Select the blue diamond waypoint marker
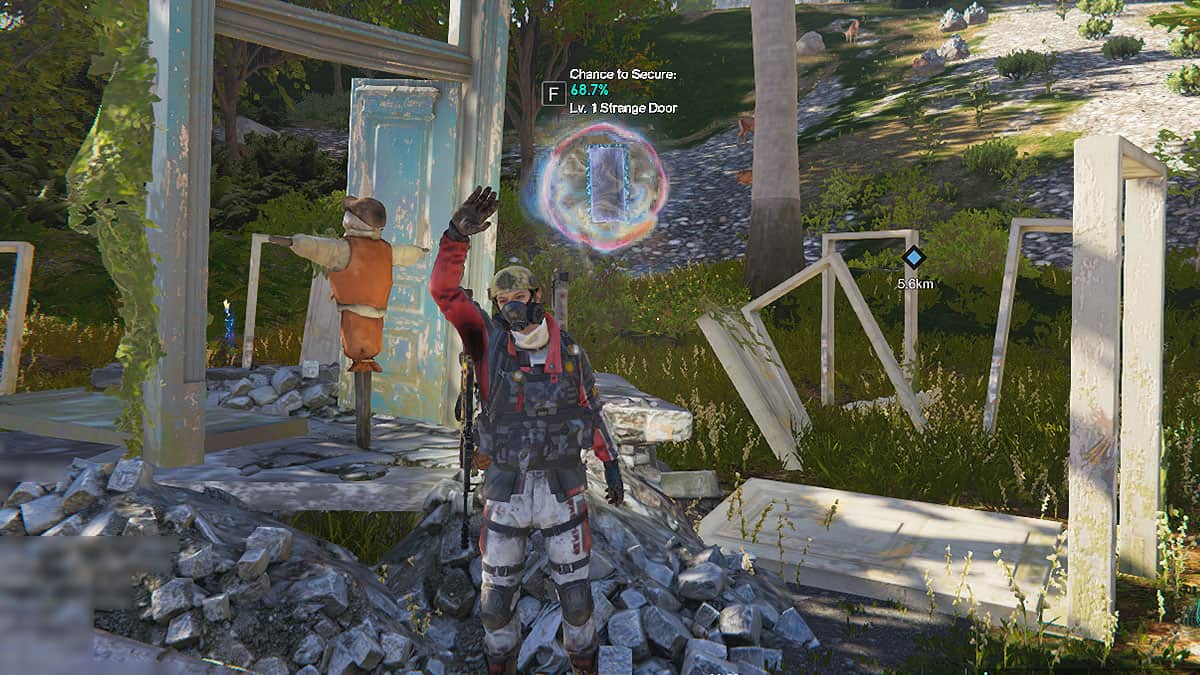1200x675 pixels. (912, 258)
